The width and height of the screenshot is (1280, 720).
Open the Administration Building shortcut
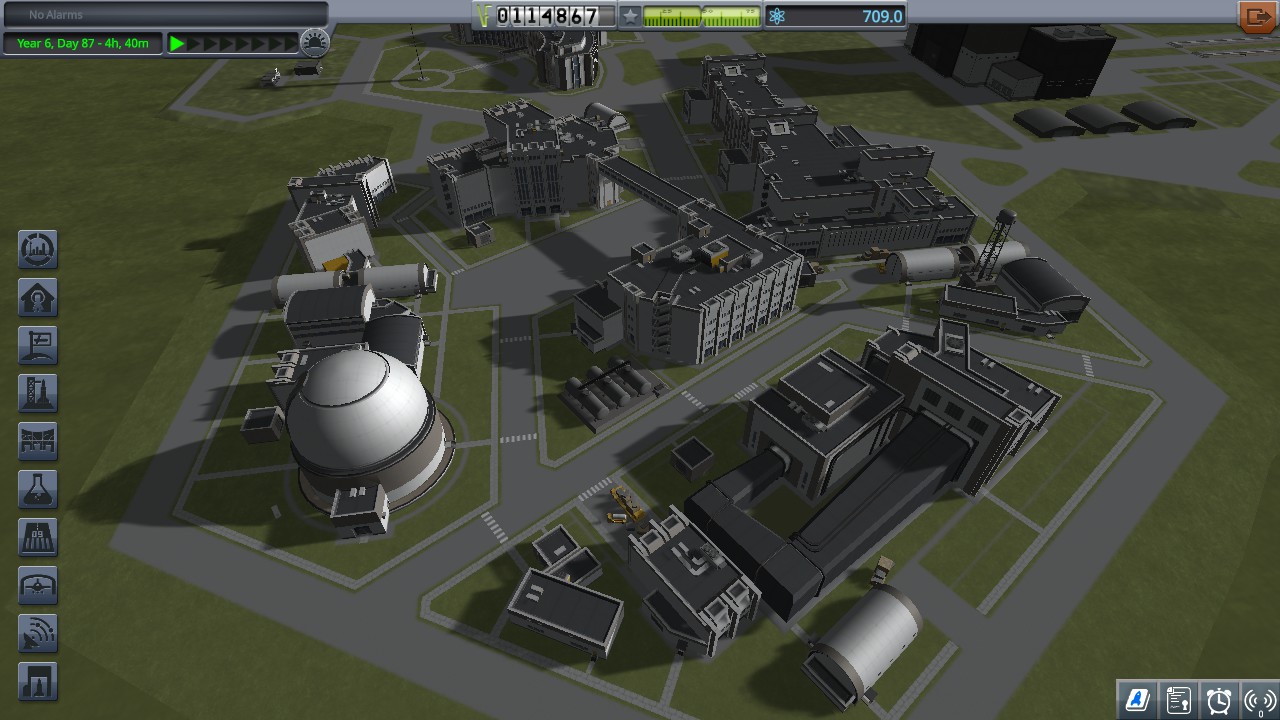pos(38,250)
